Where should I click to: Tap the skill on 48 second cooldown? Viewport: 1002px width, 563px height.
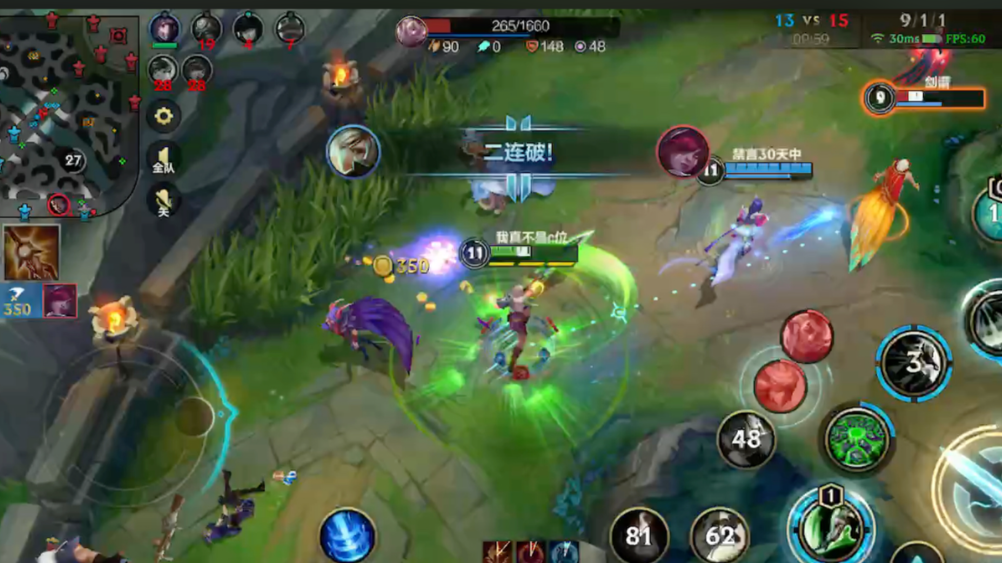point(746,438)
